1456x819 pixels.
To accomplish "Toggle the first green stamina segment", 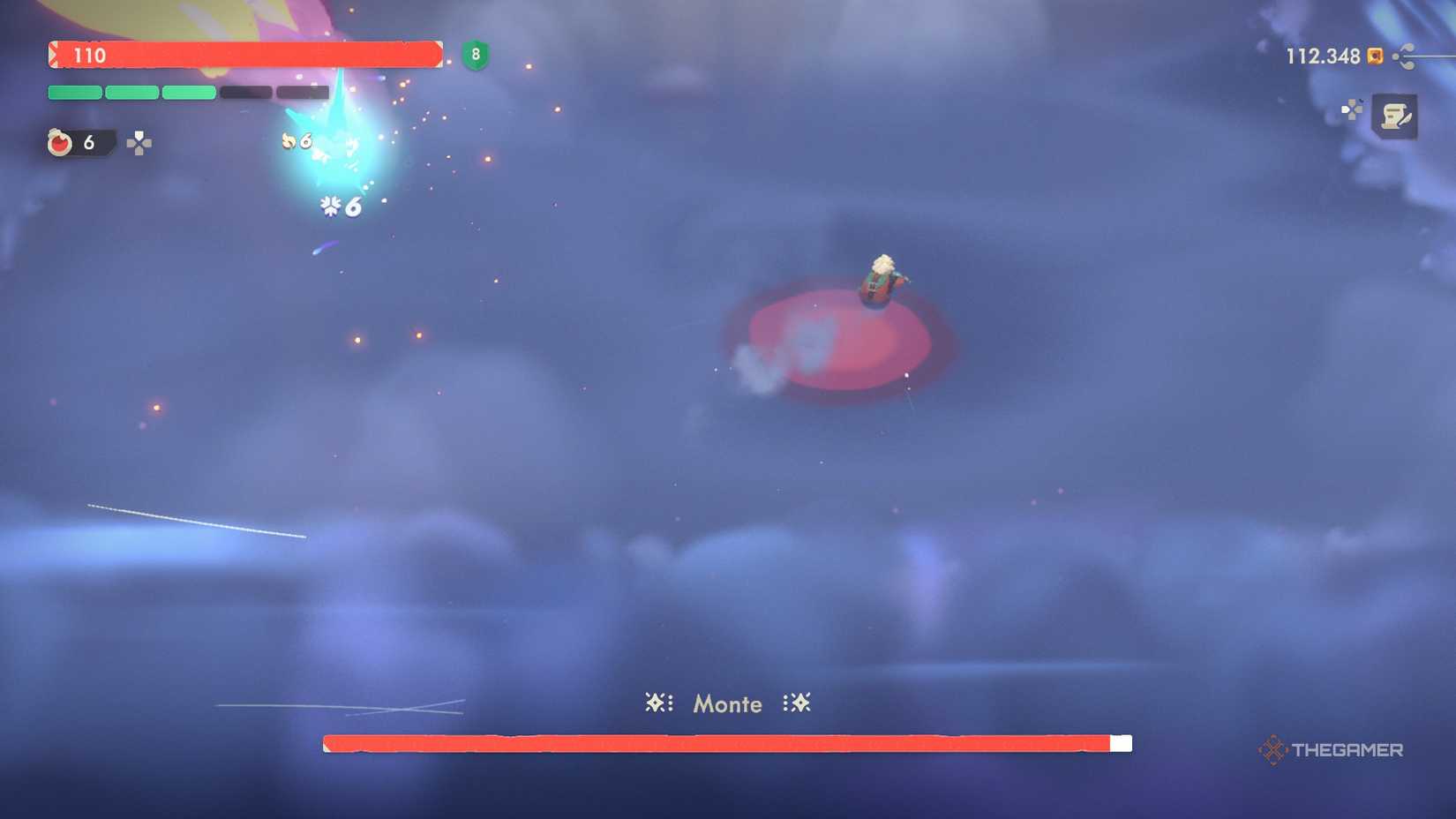I will 72,91.
